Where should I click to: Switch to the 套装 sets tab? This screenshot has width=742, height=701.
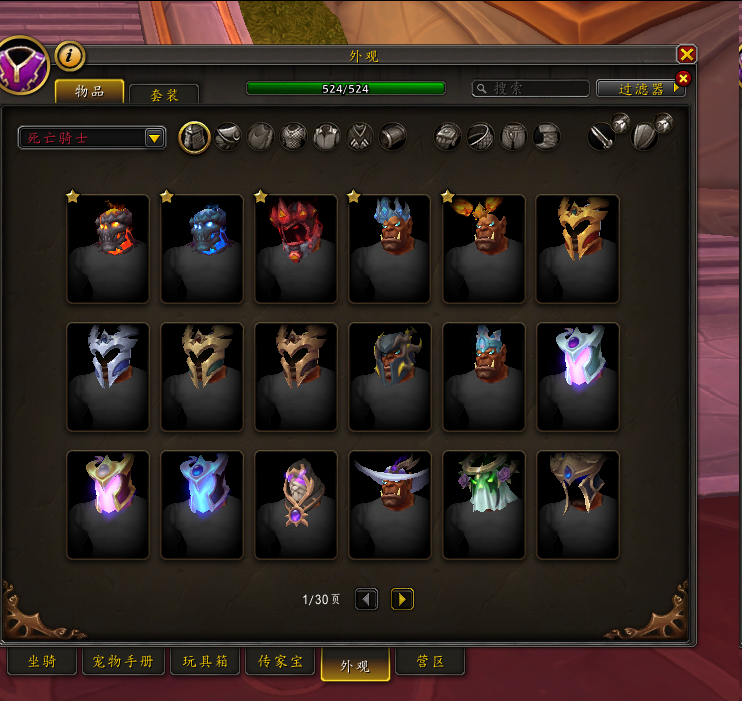pos(164,95)
